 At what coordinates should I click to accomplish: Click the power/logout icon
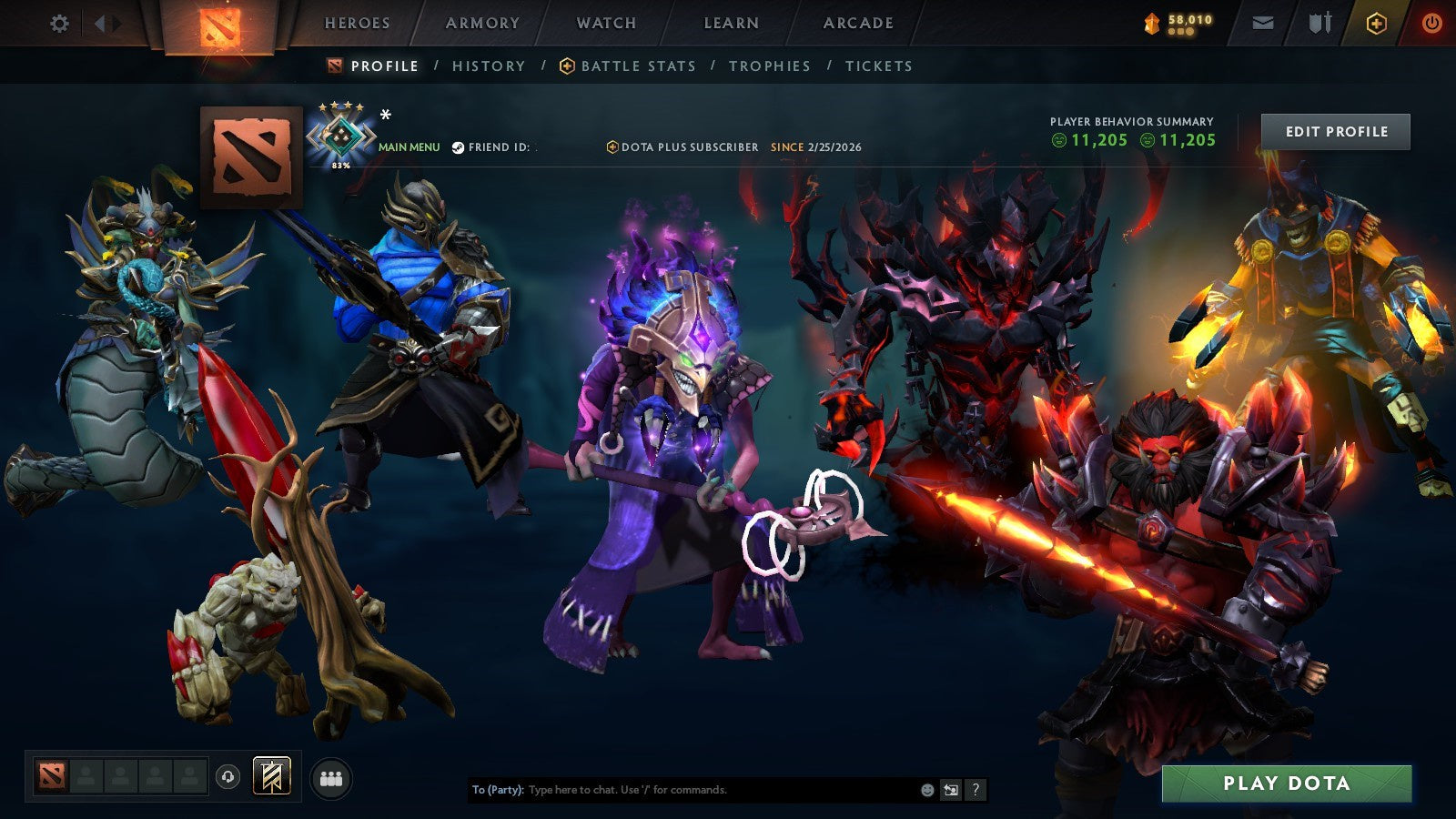[x=1431, y=23]
